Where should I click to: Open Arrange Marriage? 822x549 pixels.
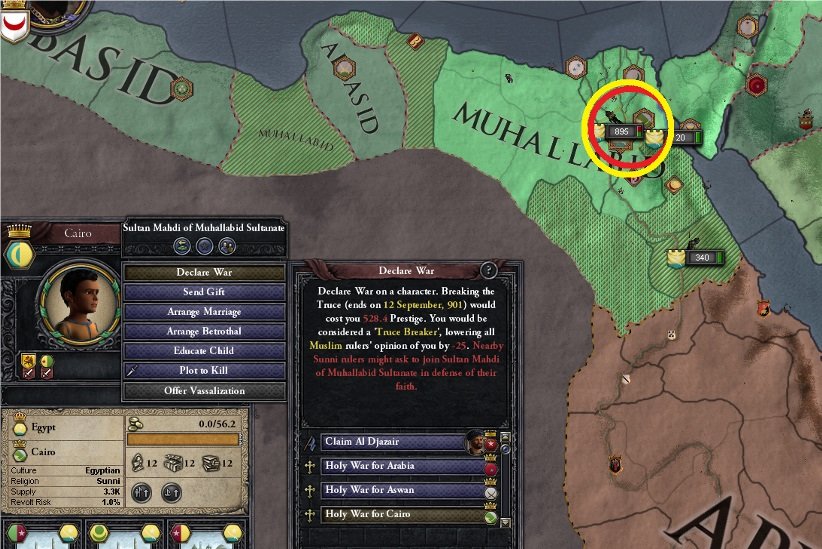pos(203,312)
